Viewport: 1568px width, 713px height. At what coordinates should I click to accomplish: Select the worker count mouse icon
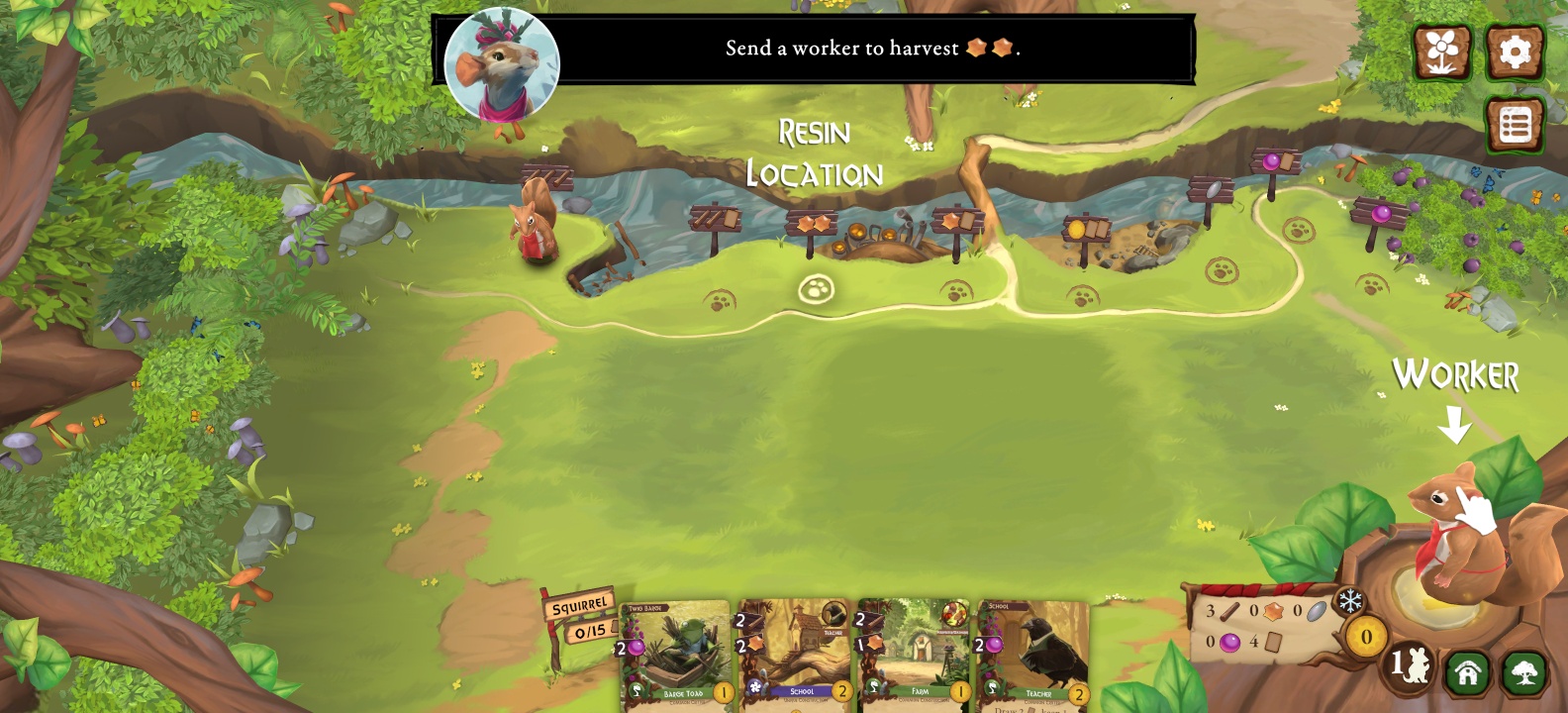(1410, 664)
